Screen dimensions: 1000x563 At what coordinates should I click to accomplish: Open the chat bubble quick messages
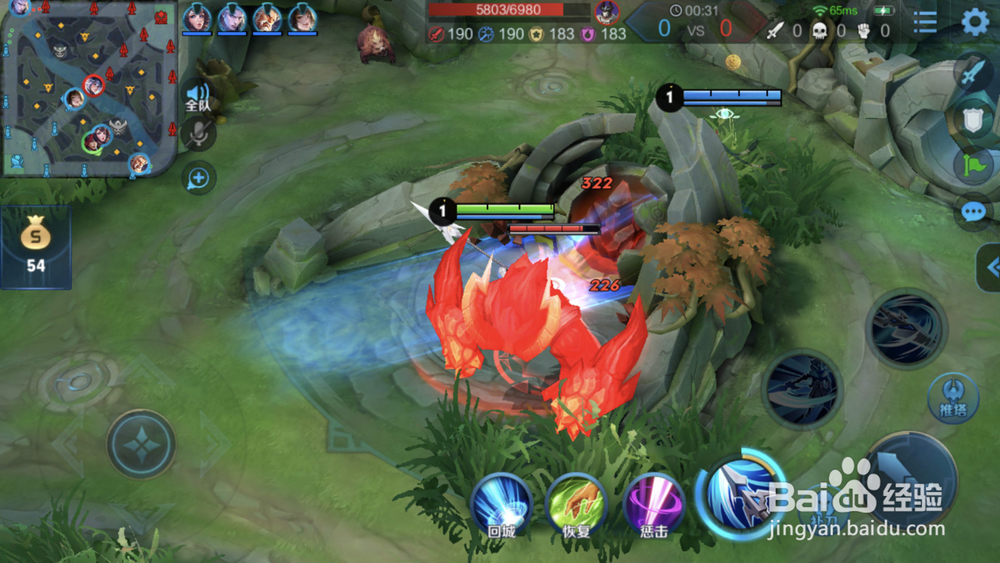tap(973, 211)
